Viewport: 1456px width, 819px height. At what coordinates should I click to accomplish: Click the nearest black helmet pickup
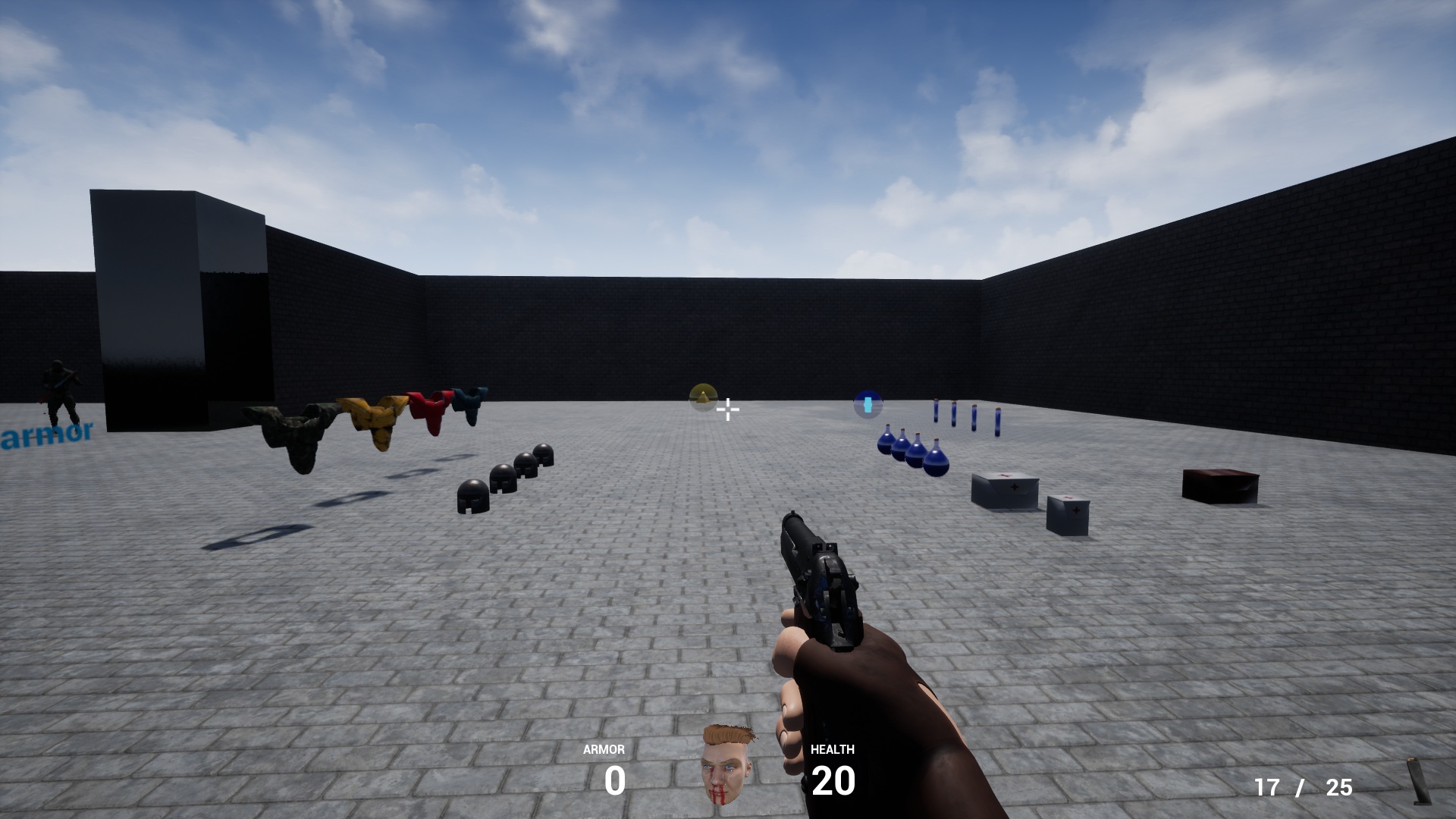click(474, 494)
